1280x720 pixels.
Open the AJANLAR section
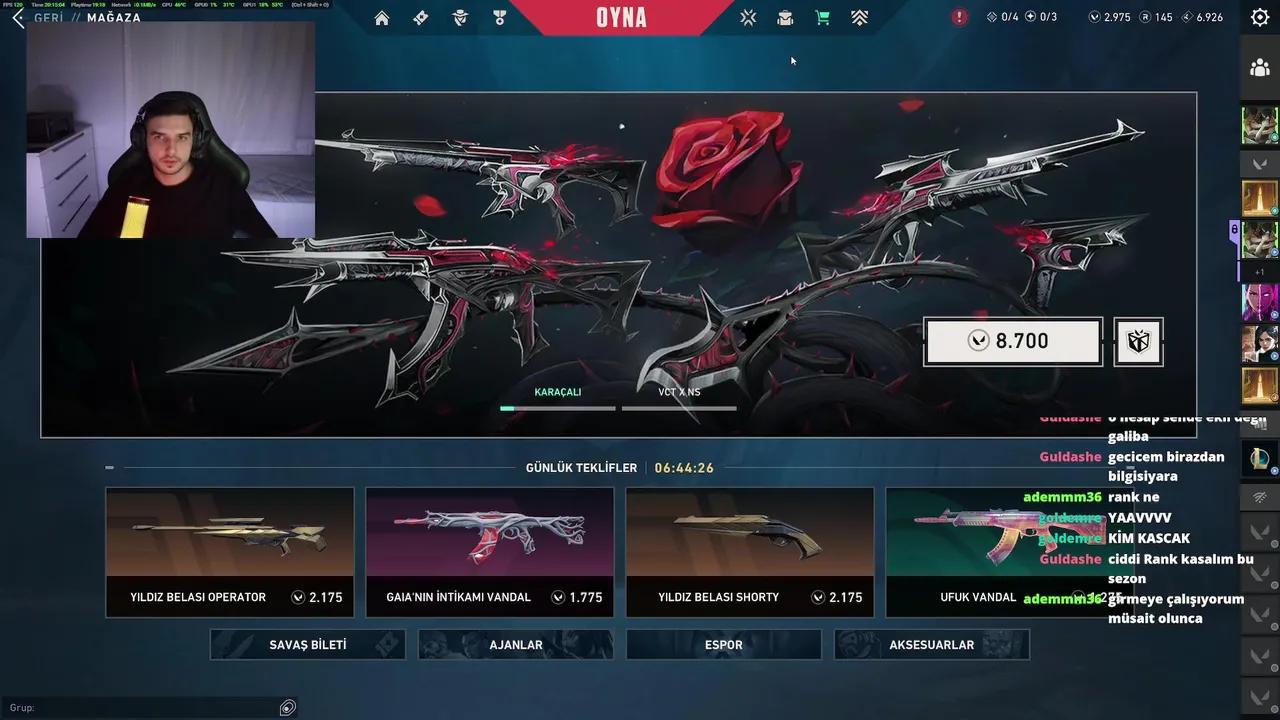[x=515, y=644]
